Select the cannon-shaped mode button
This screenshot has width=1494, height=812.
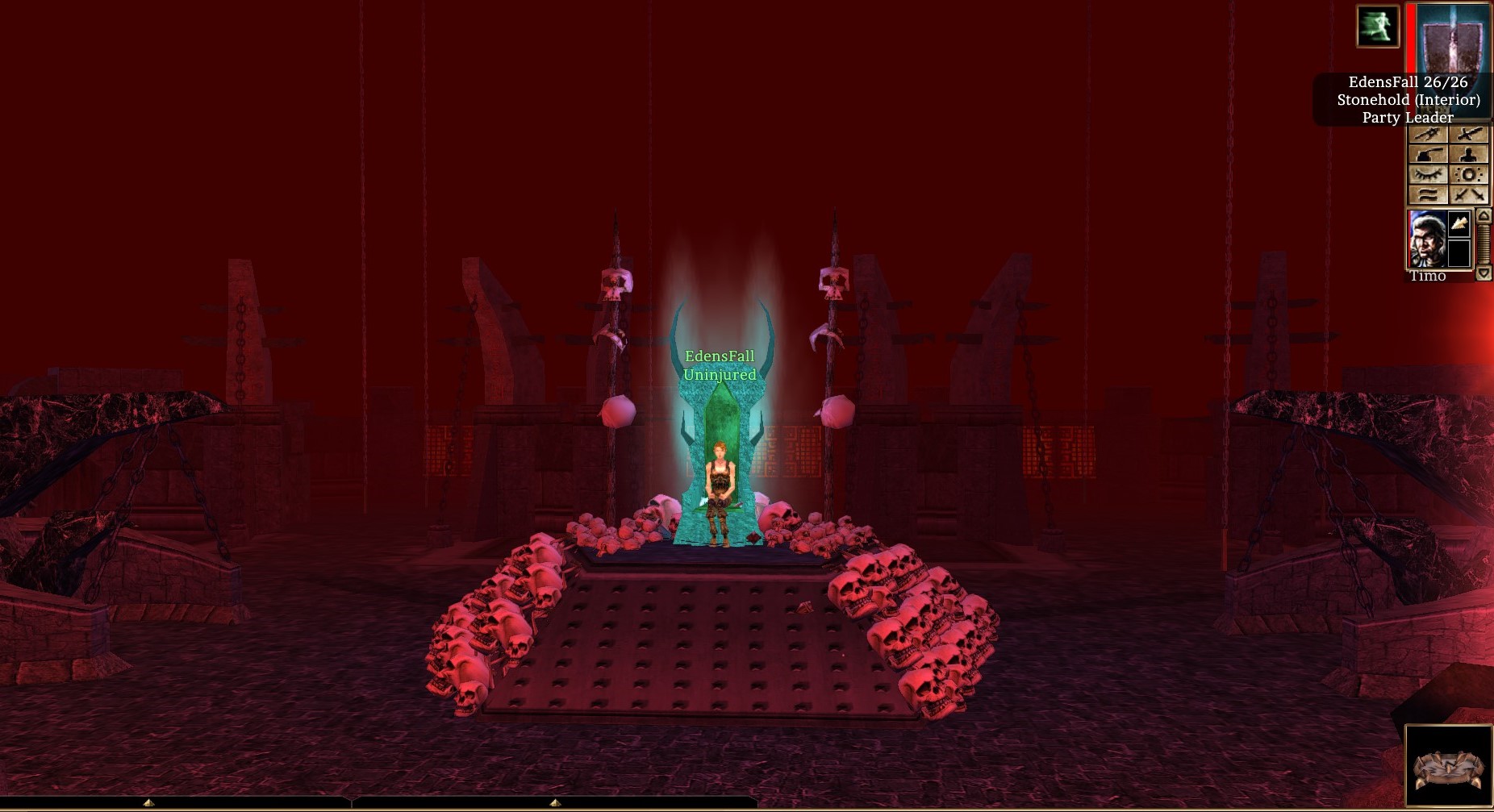click(1427, 154)
